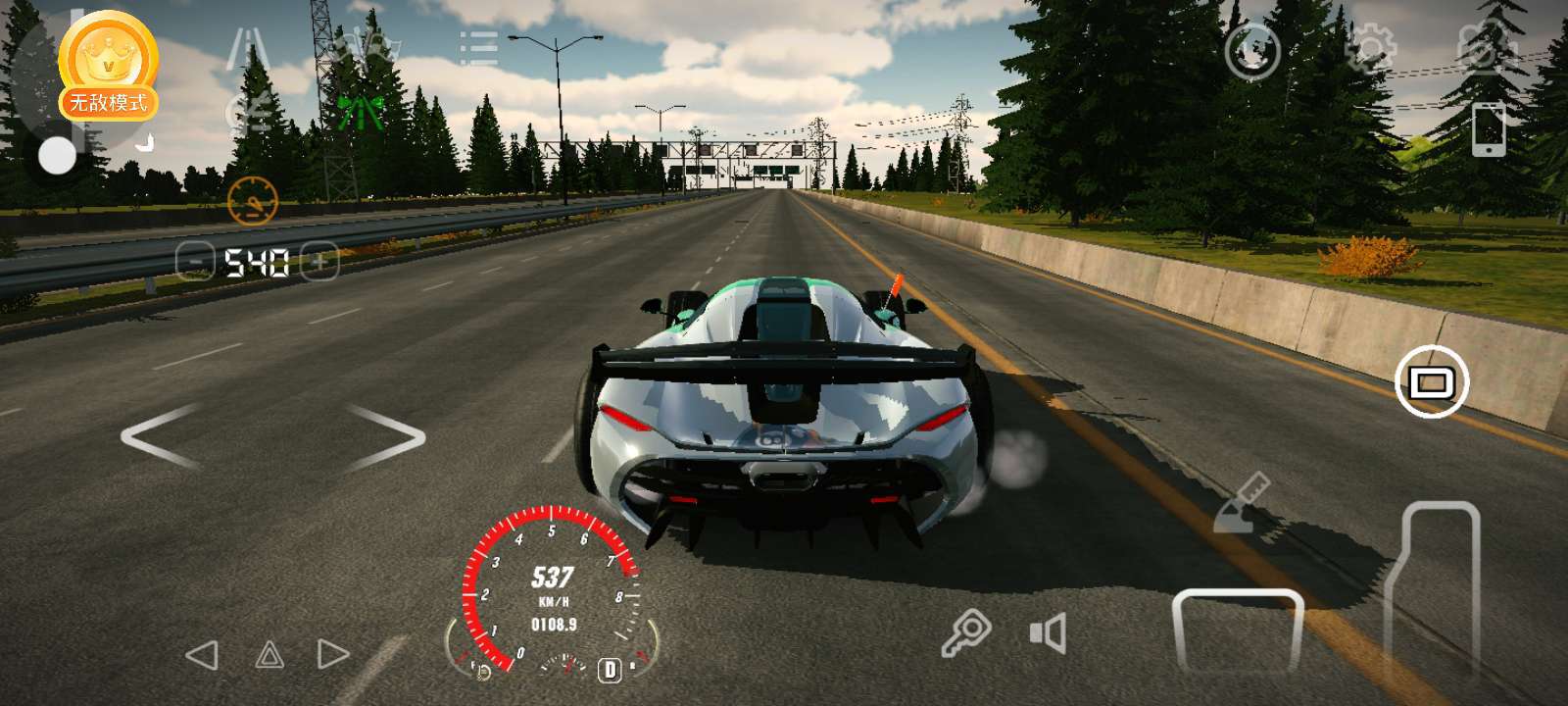Steer right with the right arrow
The height and width of the screenshot is (706, 1568).
point(387,436)
